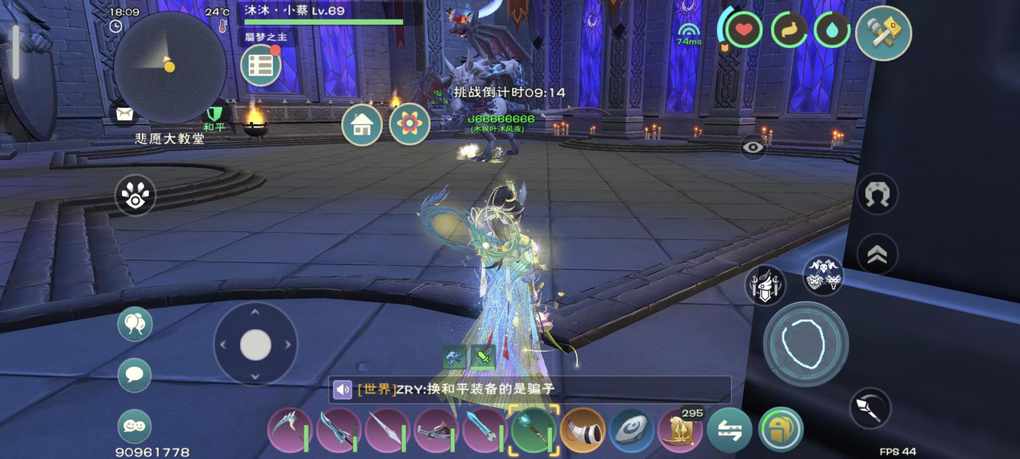1020x459 pixels.
Task: Open the mail envelope icon
Action: coord(124,112)
